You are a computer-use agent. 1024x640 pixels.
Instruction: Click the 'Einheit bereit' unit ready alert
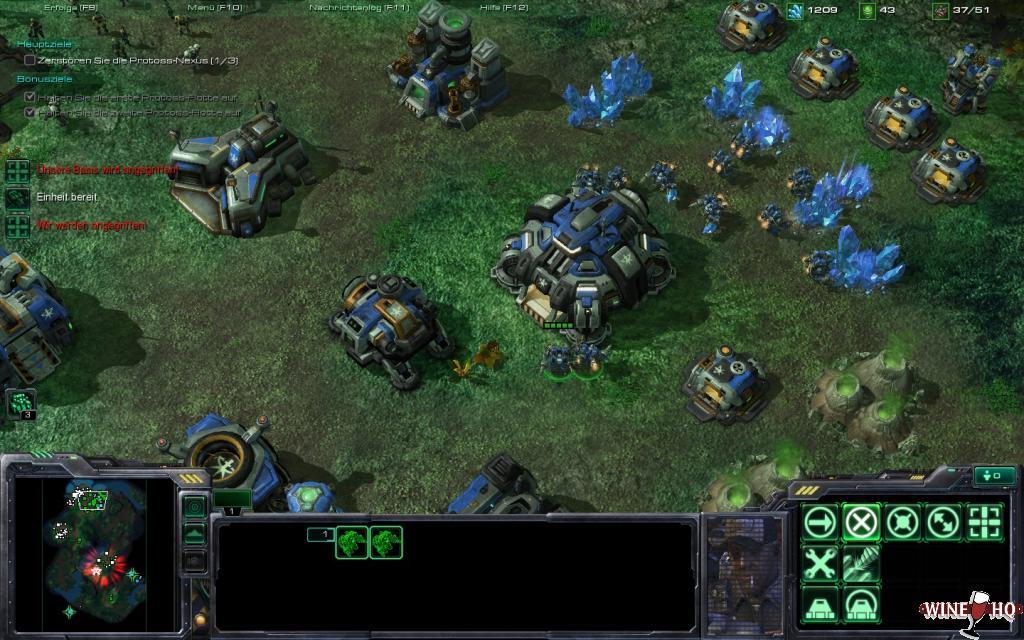(66, 197)
